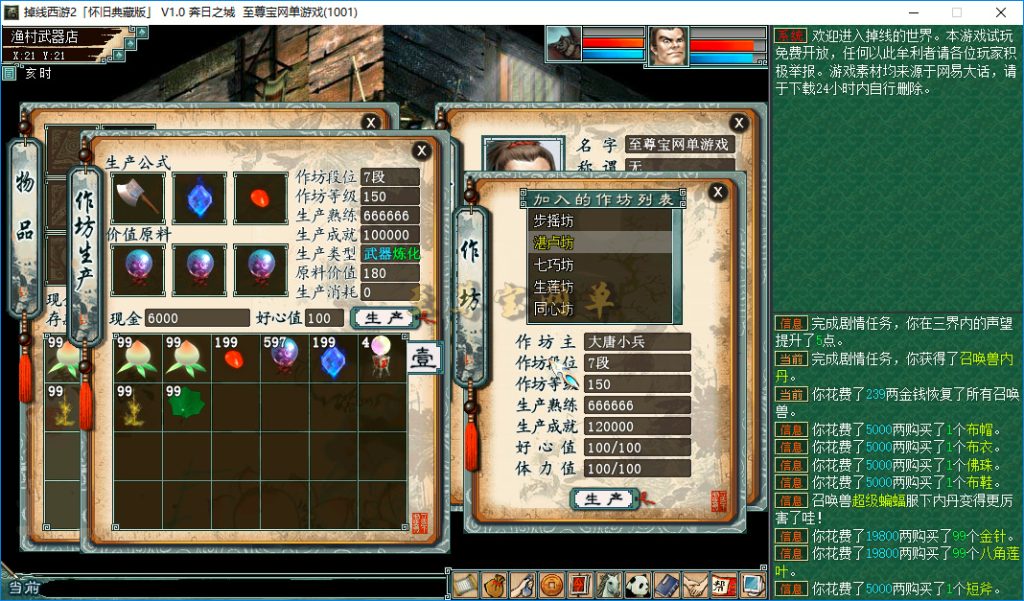Select 七巧坊 from the workshop list
The height and width of the screenshot is (601, 1024).
(x=553, y=265)
